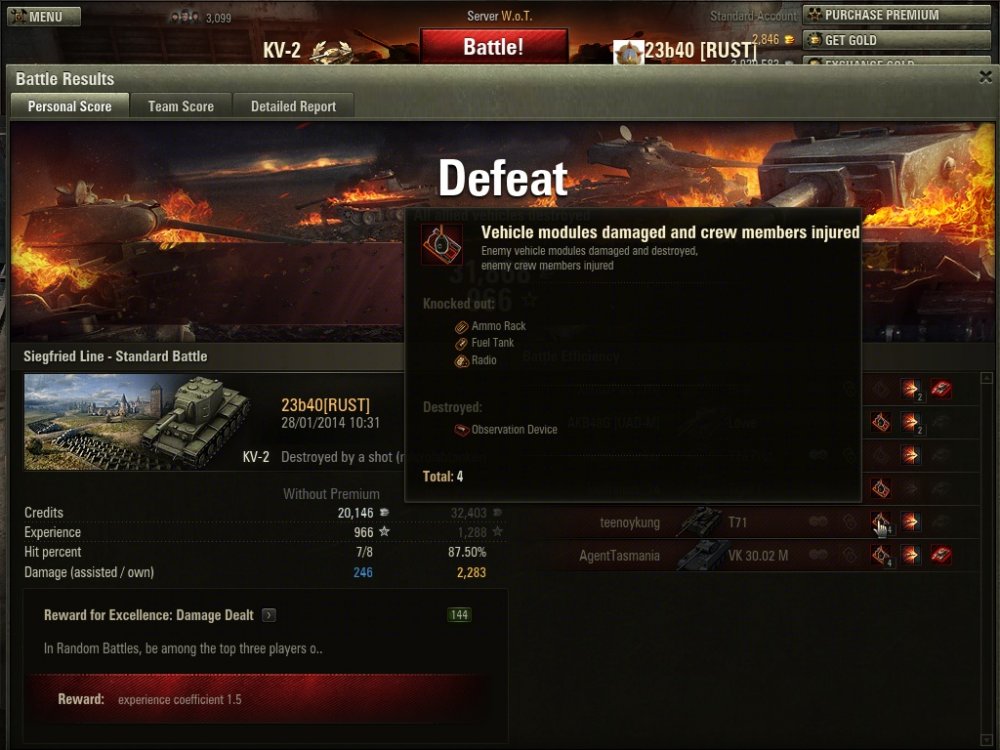
Task: Start a match with the Battle! button
Action: 493,47
